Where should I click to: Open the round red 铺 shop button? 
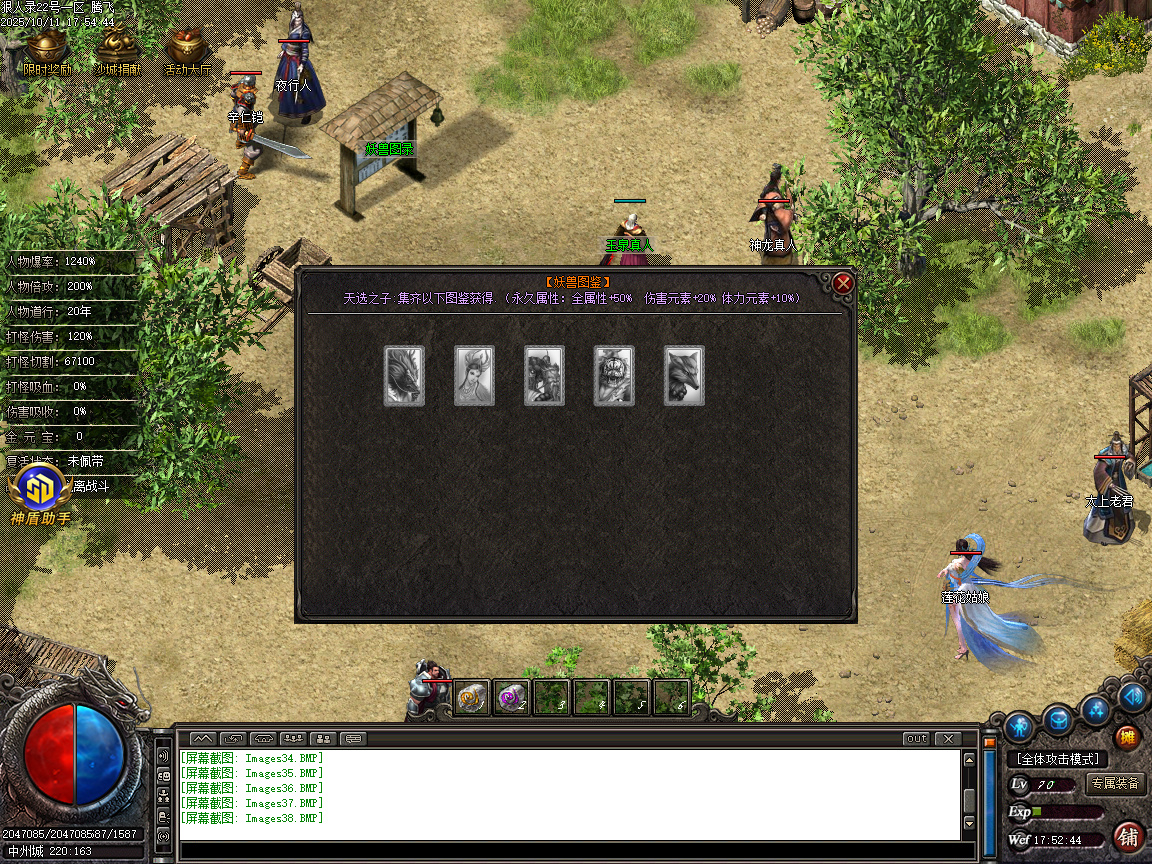click(1129, 835)
